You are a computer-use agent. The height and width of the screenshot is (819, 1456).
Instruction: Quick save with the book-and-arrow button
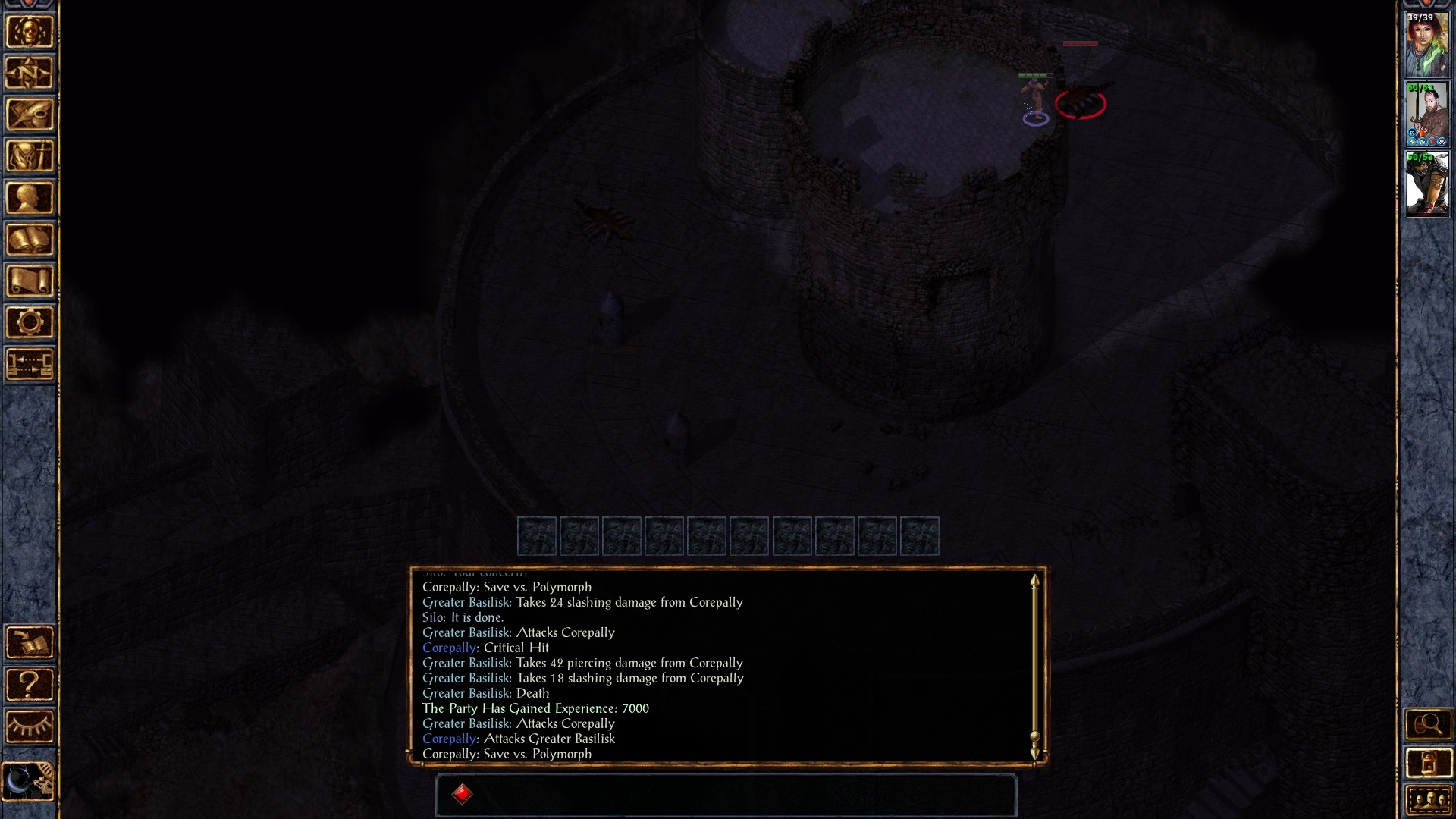pyautogui.click(x=30, y=643)
